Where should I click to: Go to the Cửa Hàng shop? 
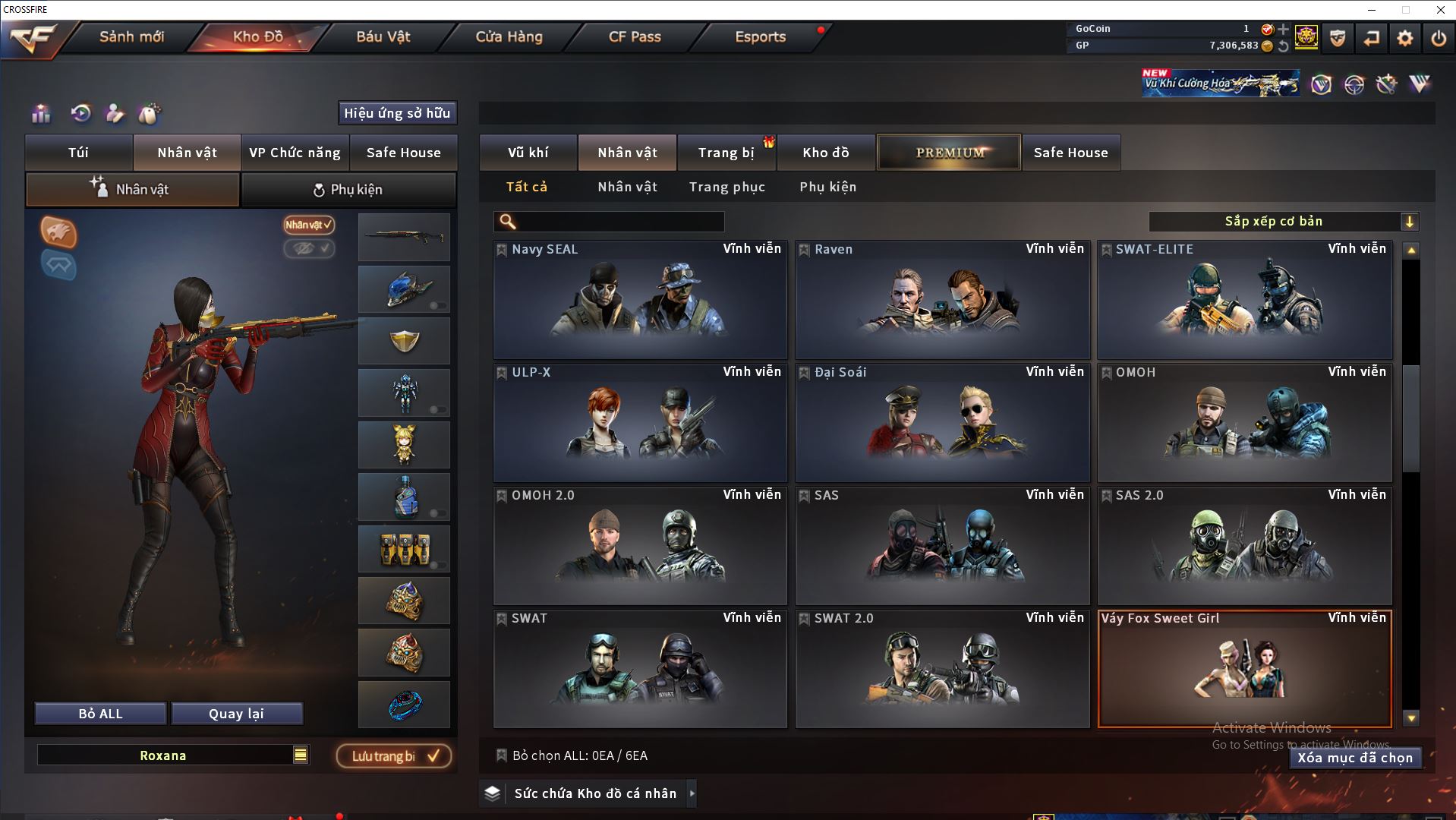509,36
